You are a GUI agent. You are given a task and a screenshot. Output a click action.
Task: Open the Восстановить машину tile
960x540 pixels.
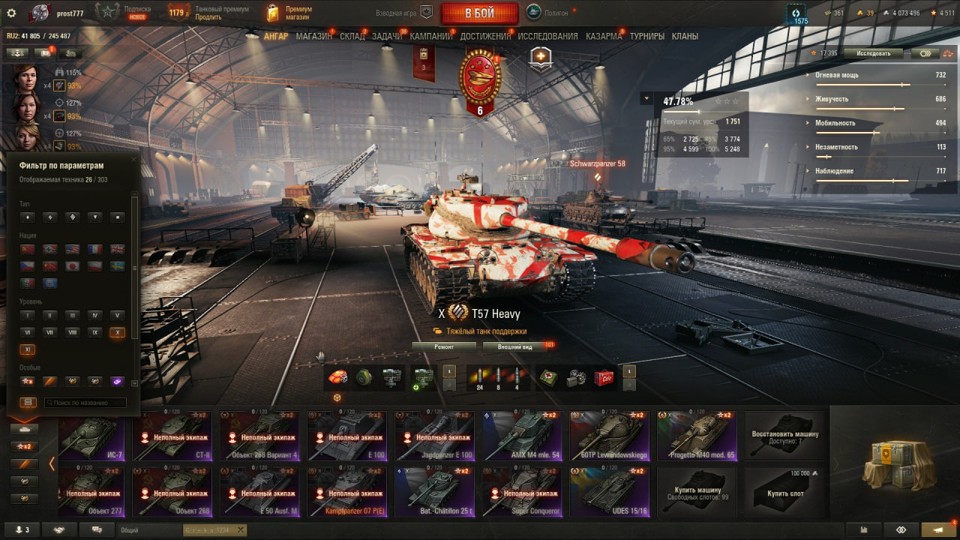(784, 435)
